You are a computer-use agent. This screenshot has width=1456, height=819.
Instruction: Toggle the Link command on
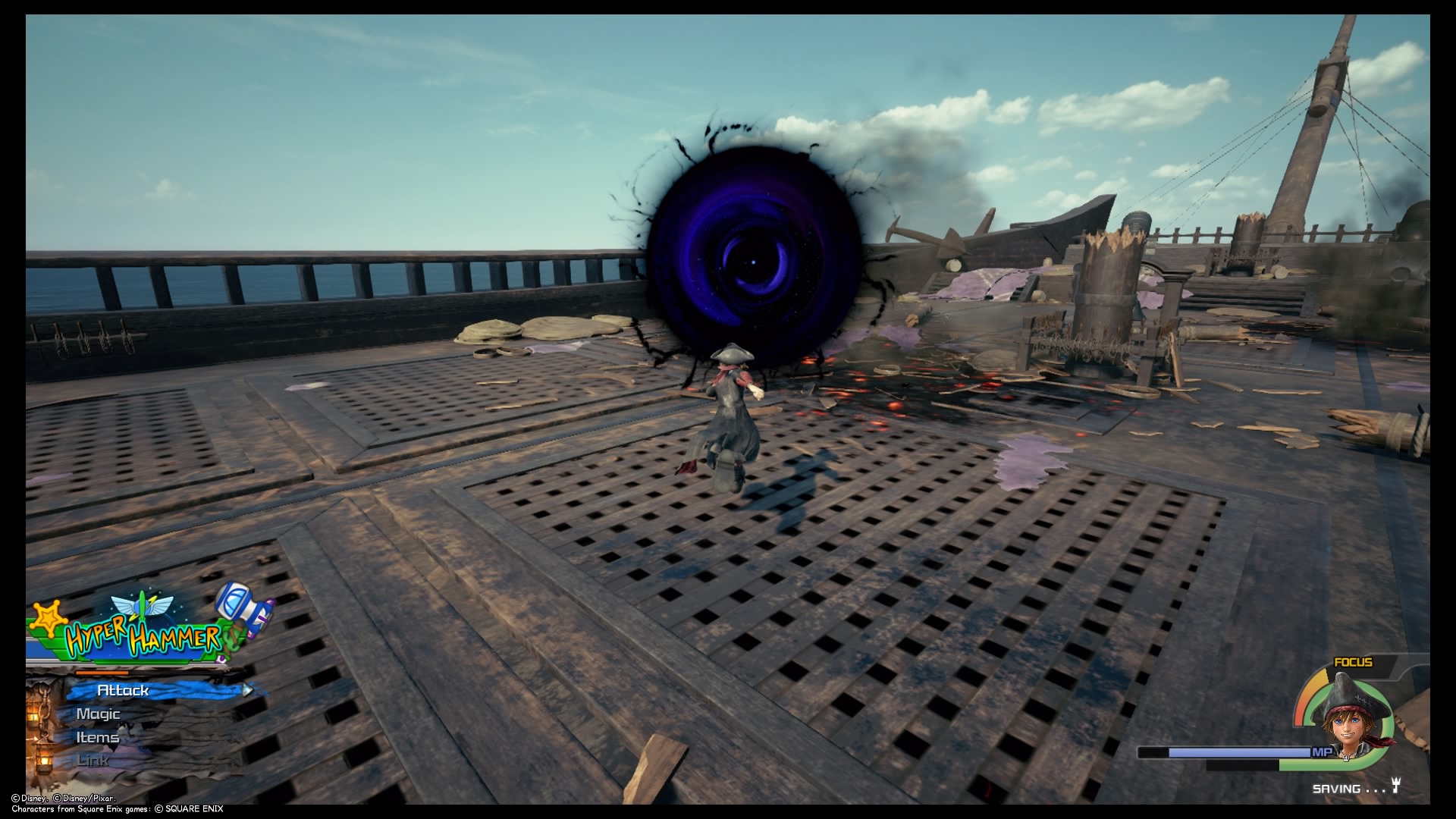click(91, 759)
